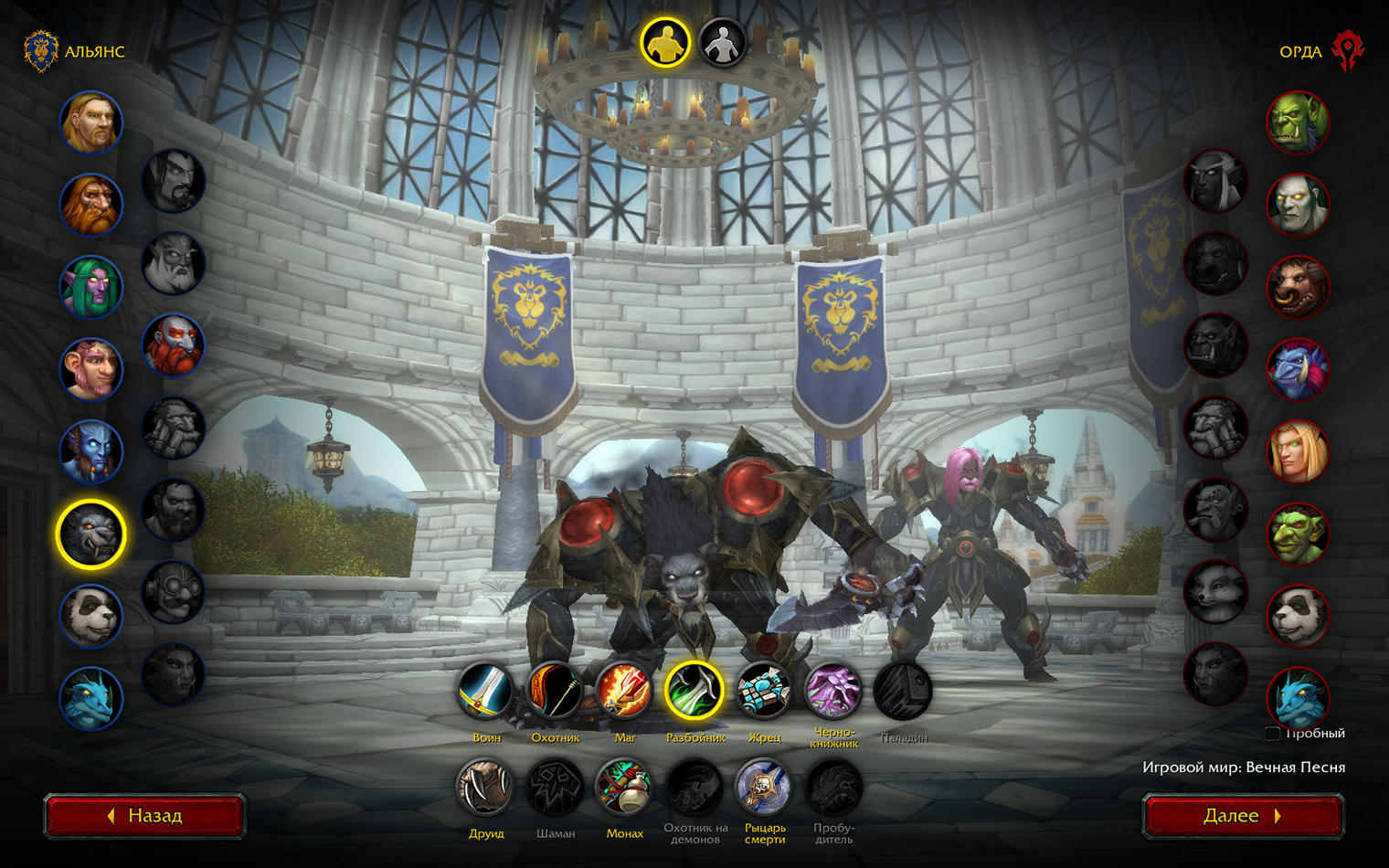Select the Alliance worgen race portrait
Viewport: 1389px width, 868px height.
click(x=91, y=535)
